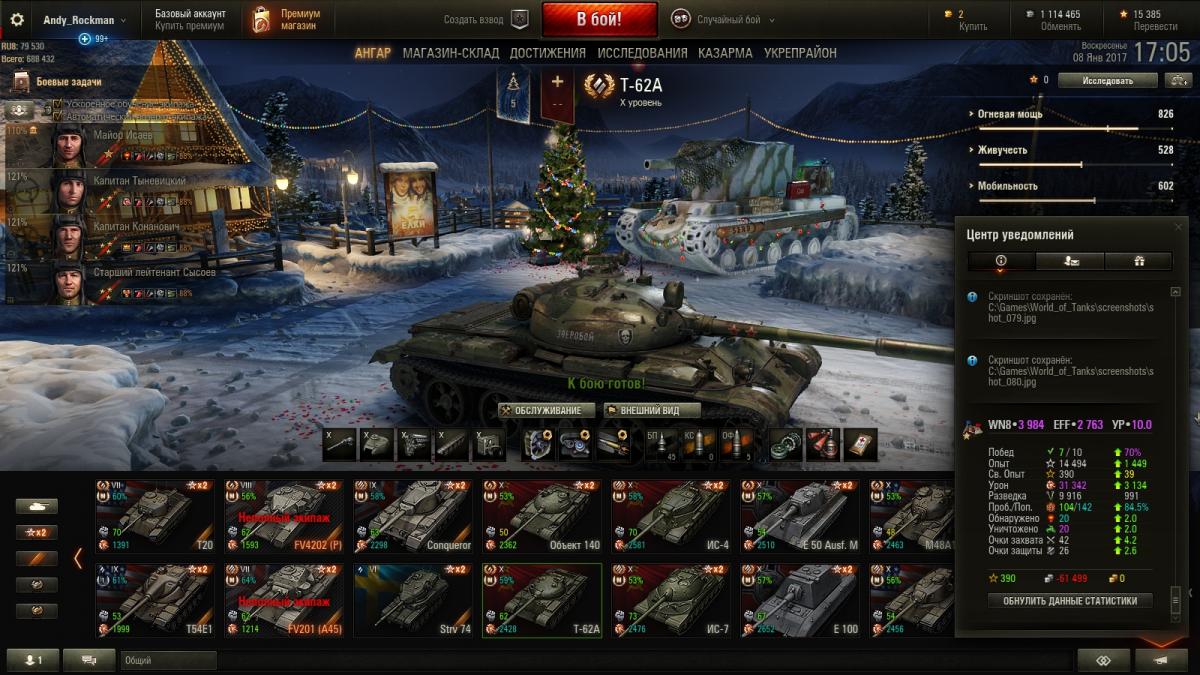Reset stats with Обнулить данные статистики
The width and height of the screenshot is (1200, 675).
click(1070, 601)
